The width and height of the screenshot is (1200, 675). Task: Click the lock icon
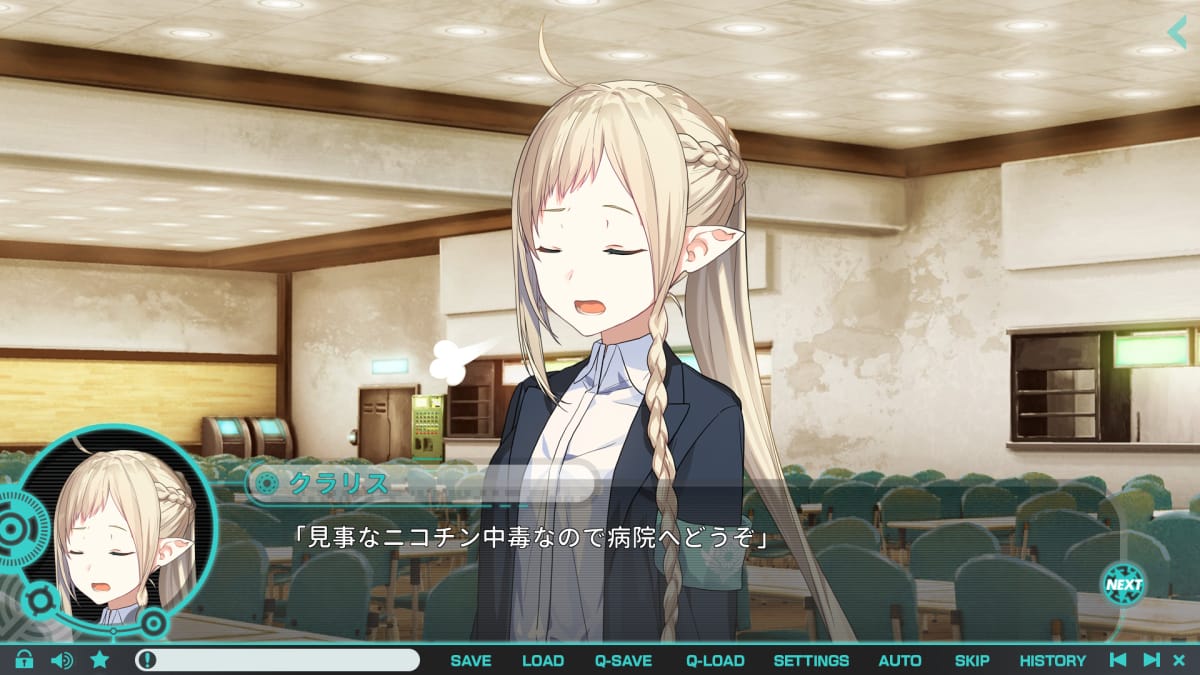pos(24,660)
